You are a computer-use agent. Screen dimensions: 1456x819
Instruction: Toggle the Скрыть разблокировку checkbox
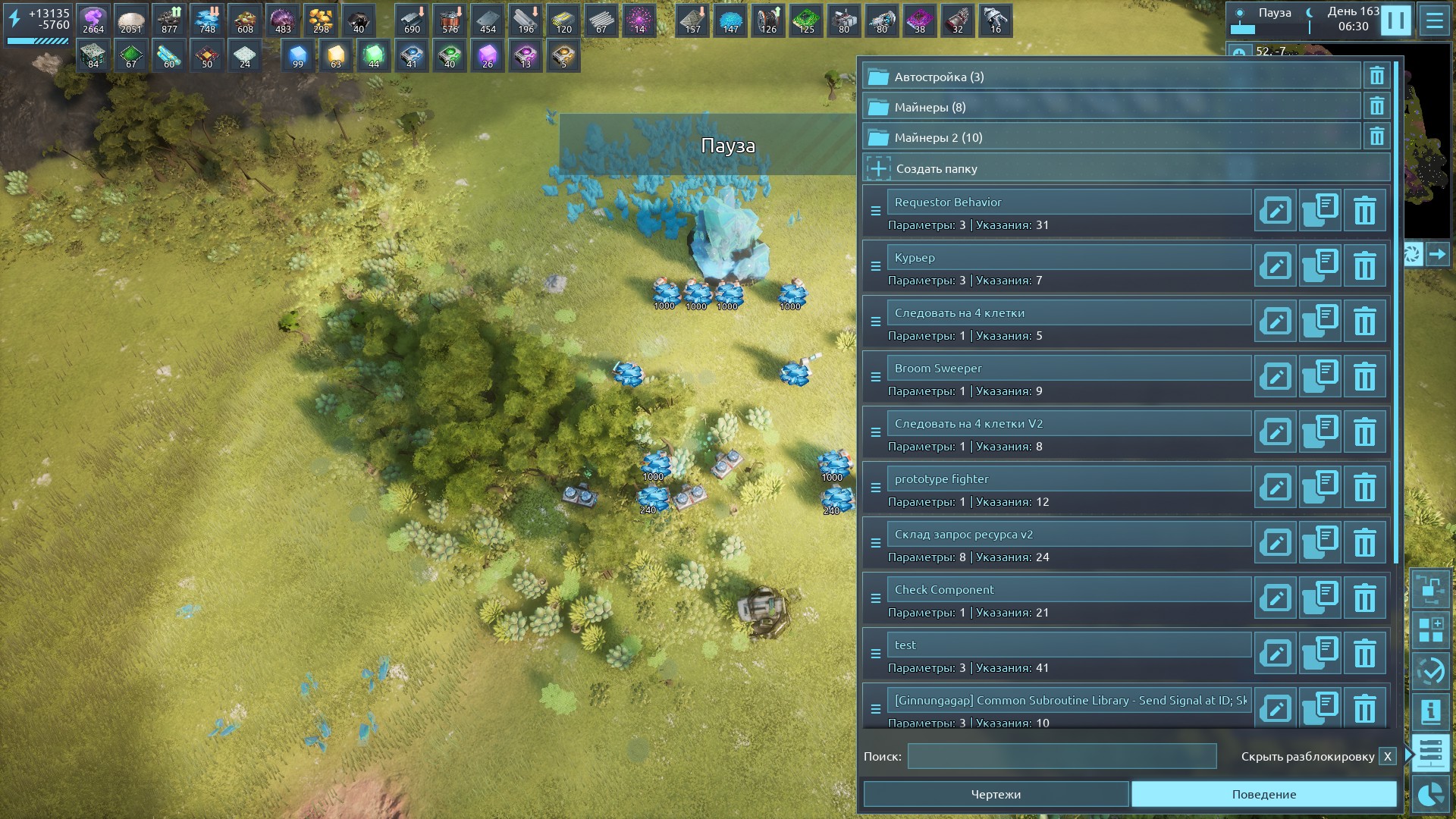pos(1387,756)
